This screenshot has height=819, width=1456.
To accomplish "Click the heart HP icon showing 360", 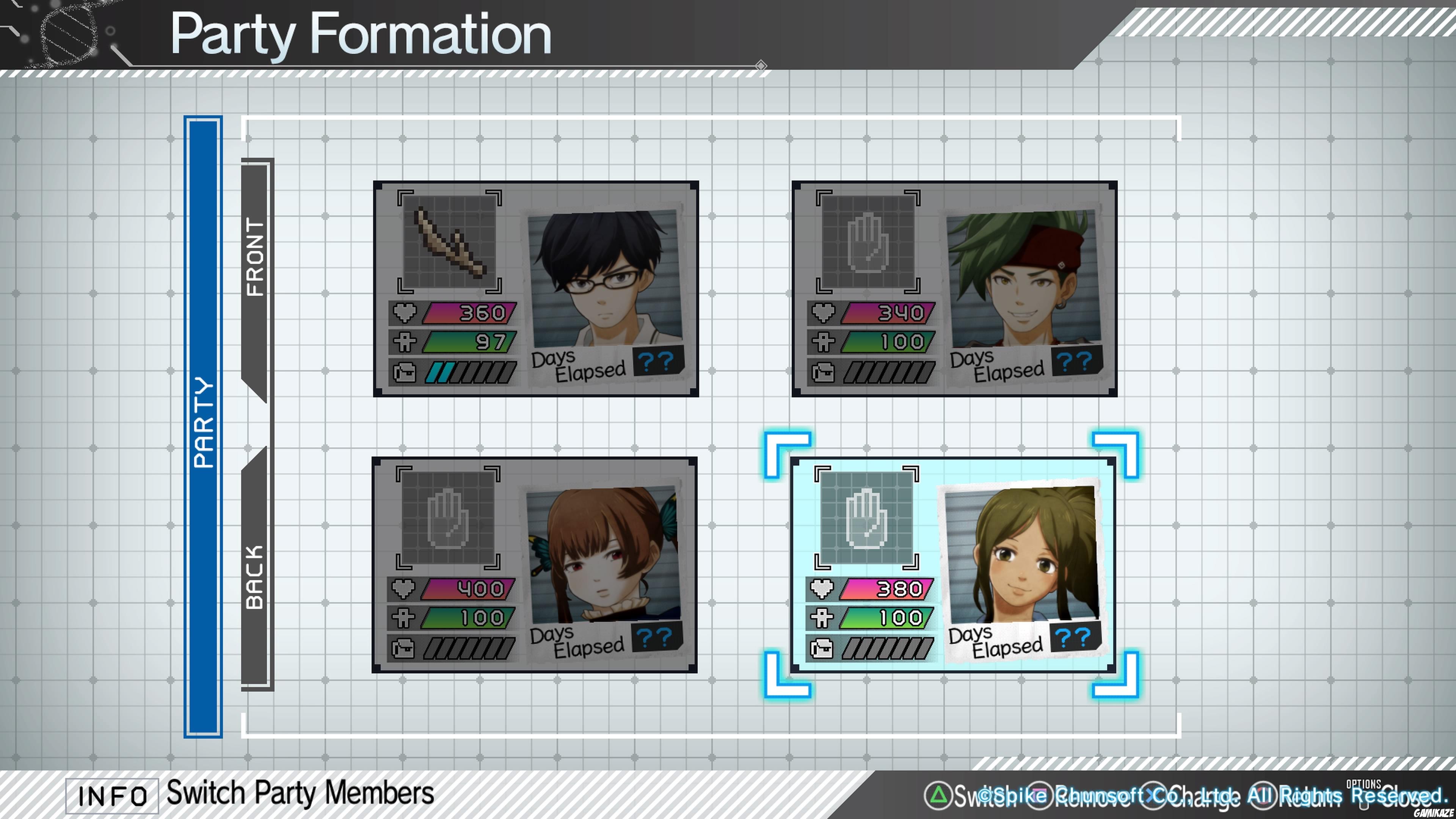I will (405, 312).
